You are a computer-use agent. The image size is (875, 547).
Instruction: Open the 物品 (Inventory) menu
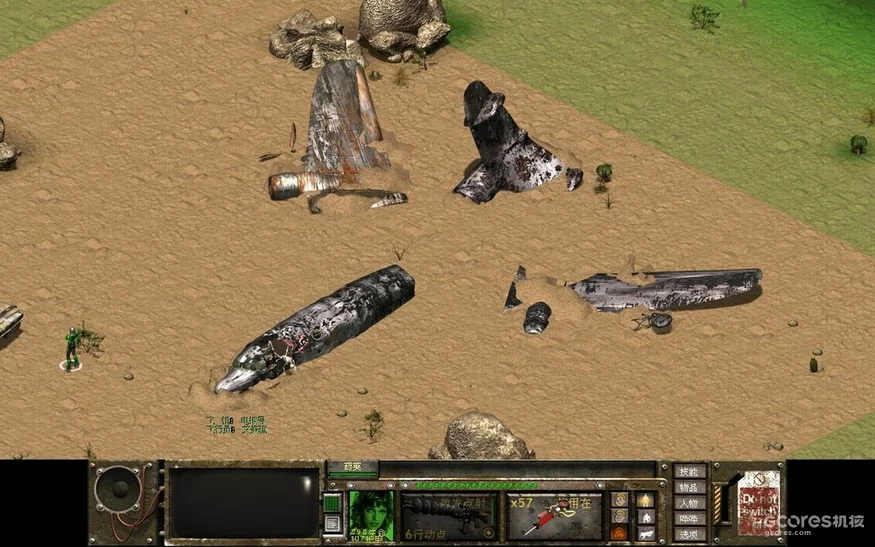point(689,487)
